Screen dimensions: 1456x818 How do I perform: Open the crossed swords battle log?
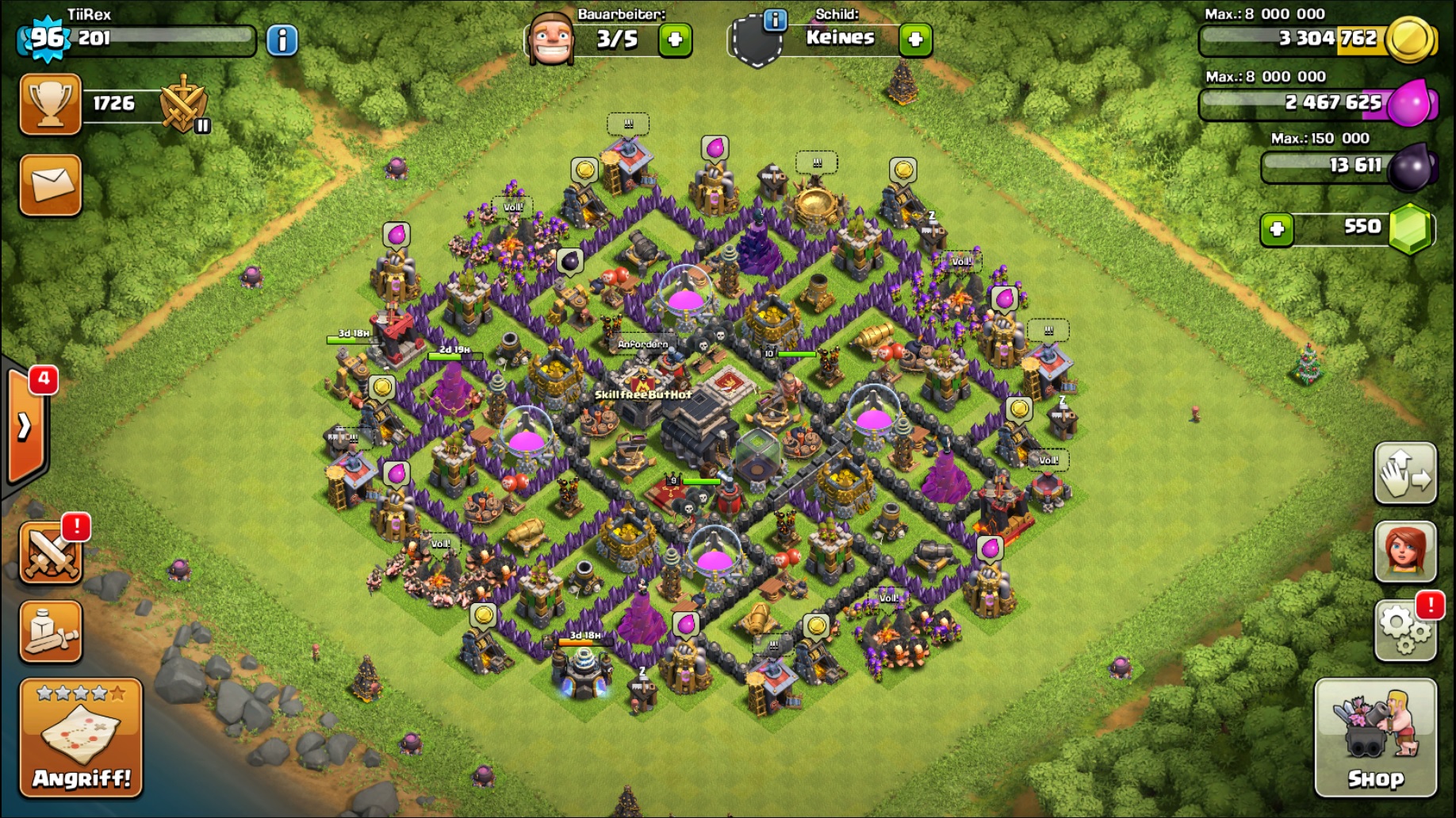[x=50, y=552]
